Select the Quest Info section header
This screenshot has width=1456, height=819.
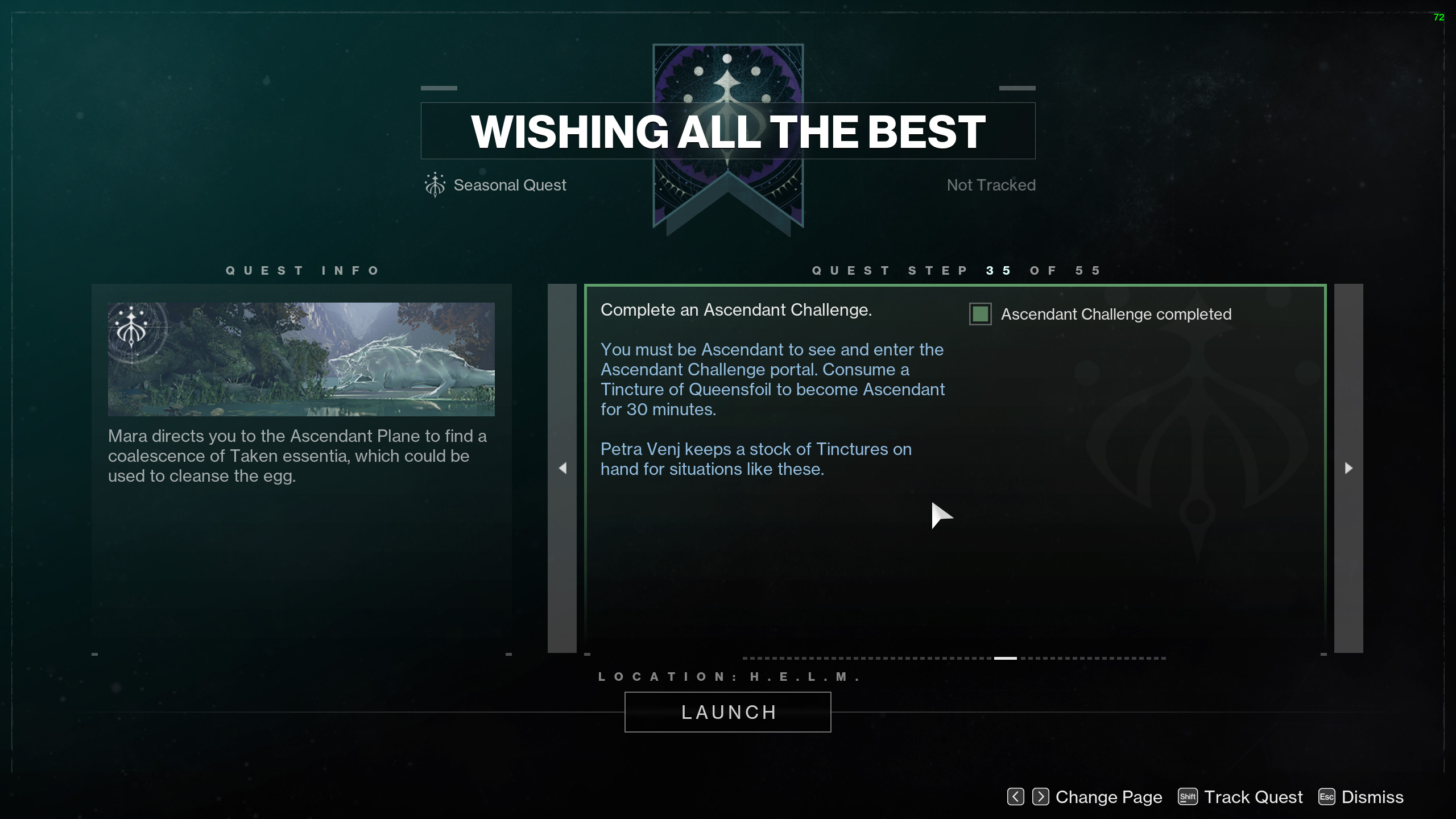coord(301,270)
